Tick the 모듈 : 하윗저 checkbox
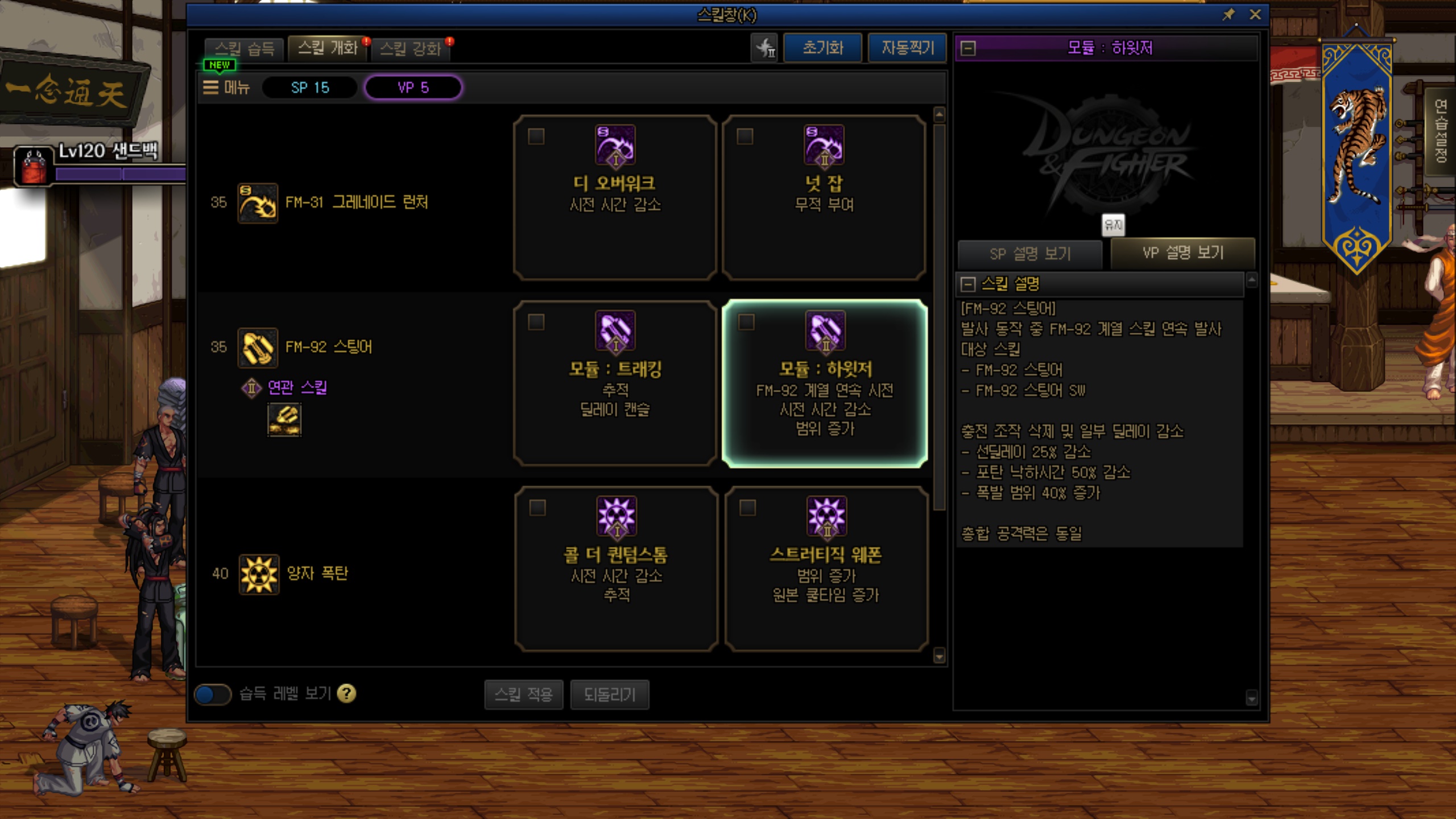Viewport: 1456px width, 819px height. point(746,322)
